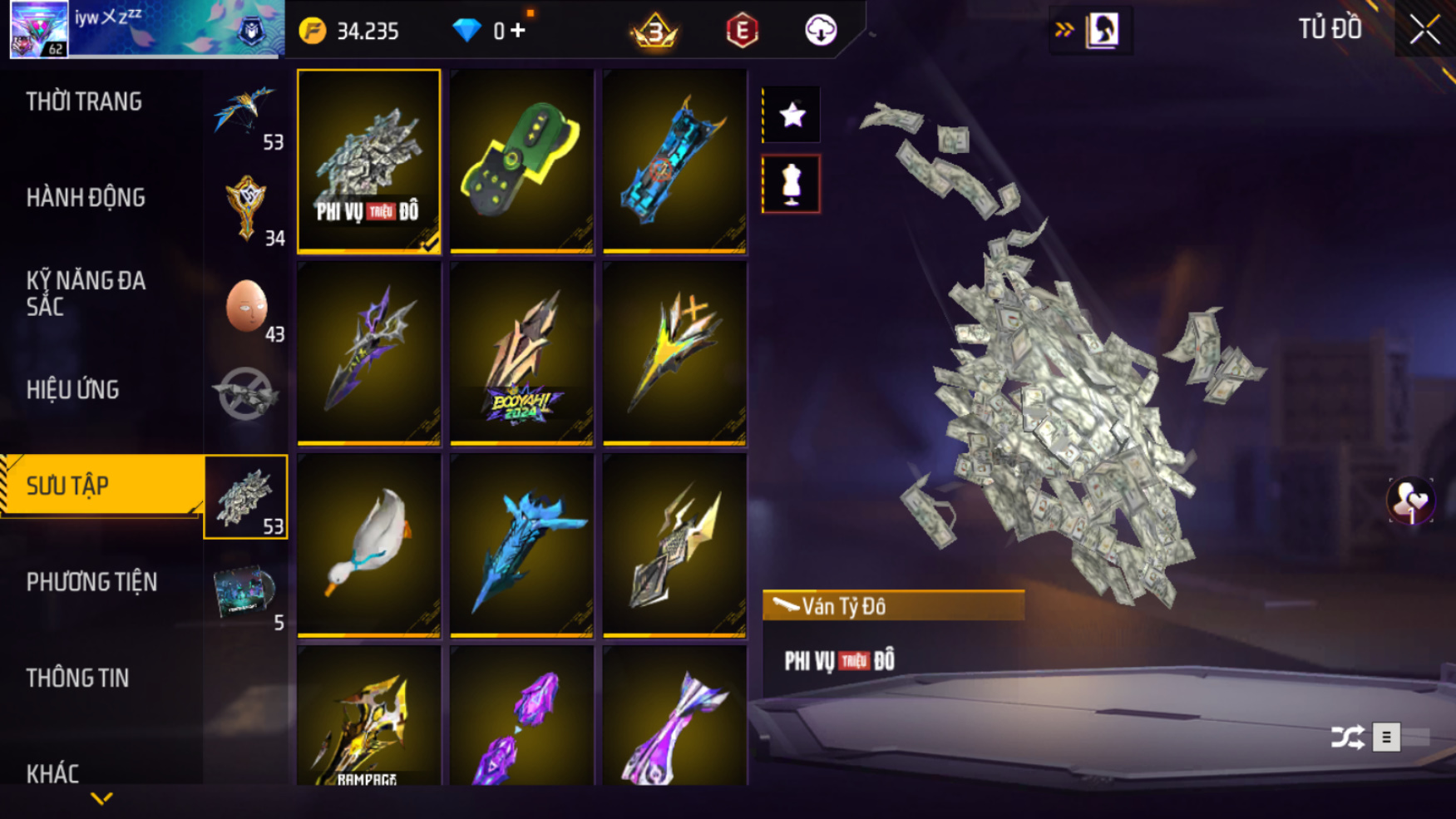This screenshot has width=1456, height=819.
Task: Open the Thời Trang category
Action: (x=84, y=102)
